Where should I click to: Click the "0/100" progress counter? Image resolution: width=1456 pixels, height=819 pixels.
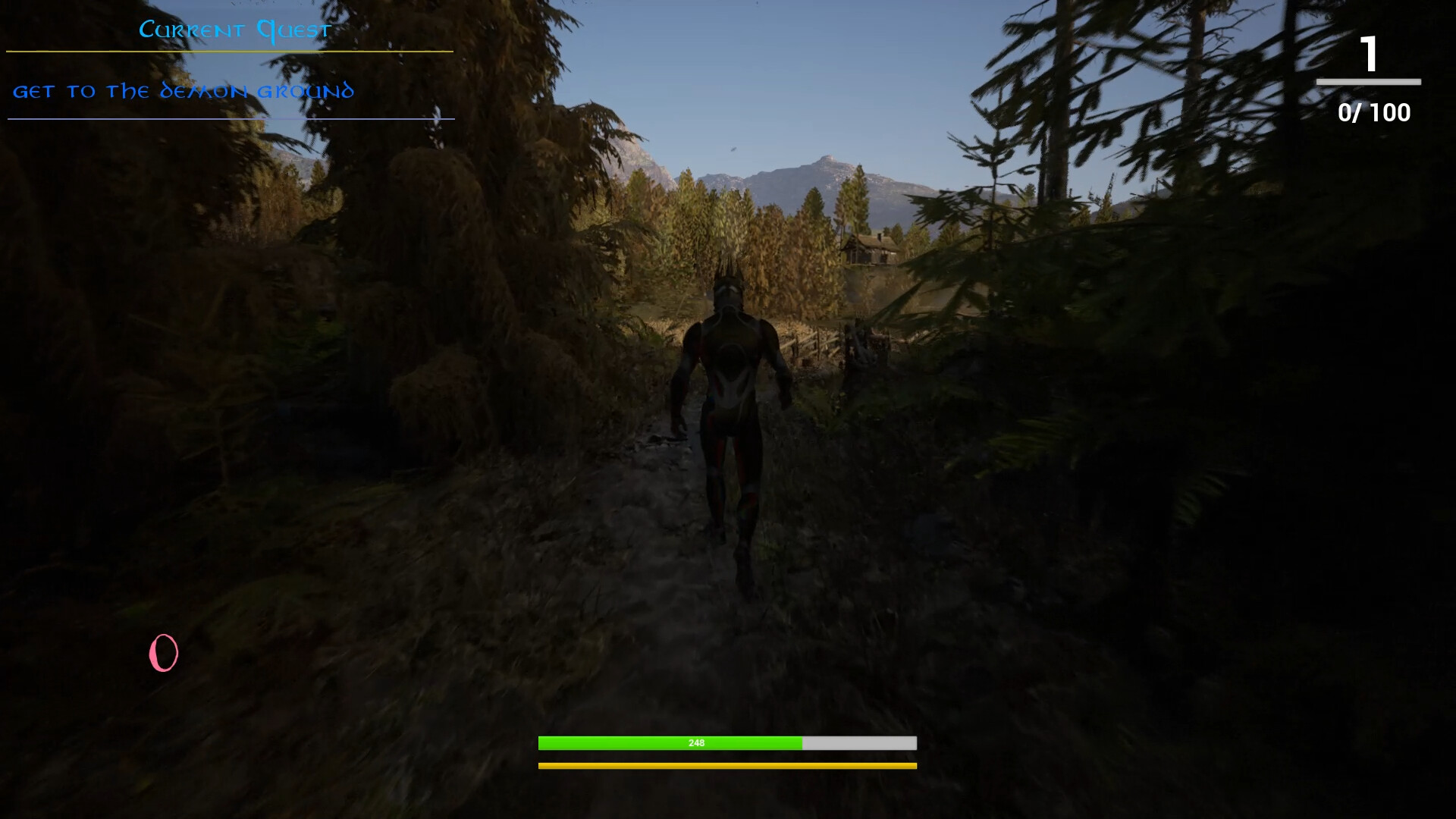pos(1373,113)
